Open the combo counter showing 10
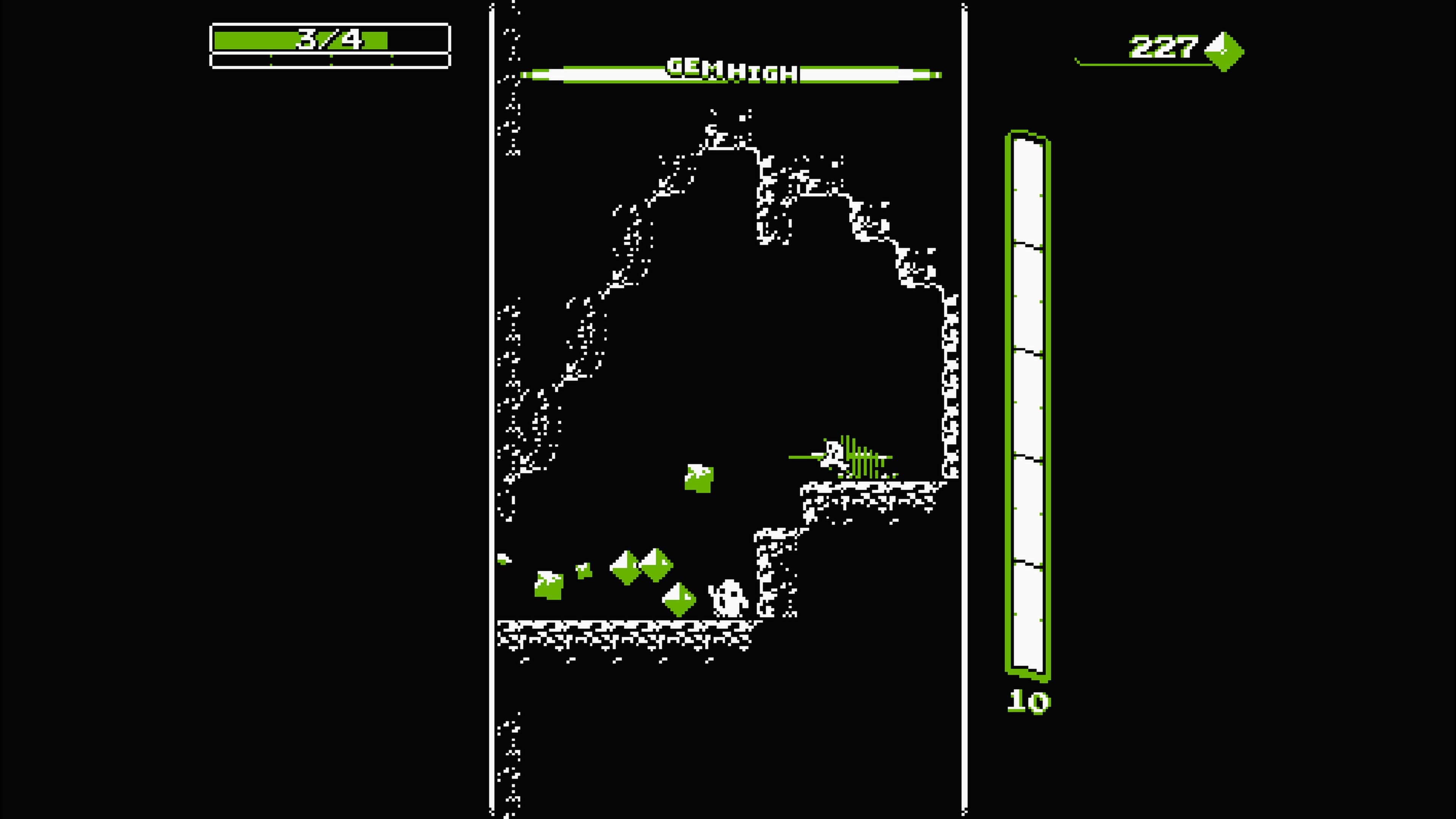 click(x=1029, y=701)
